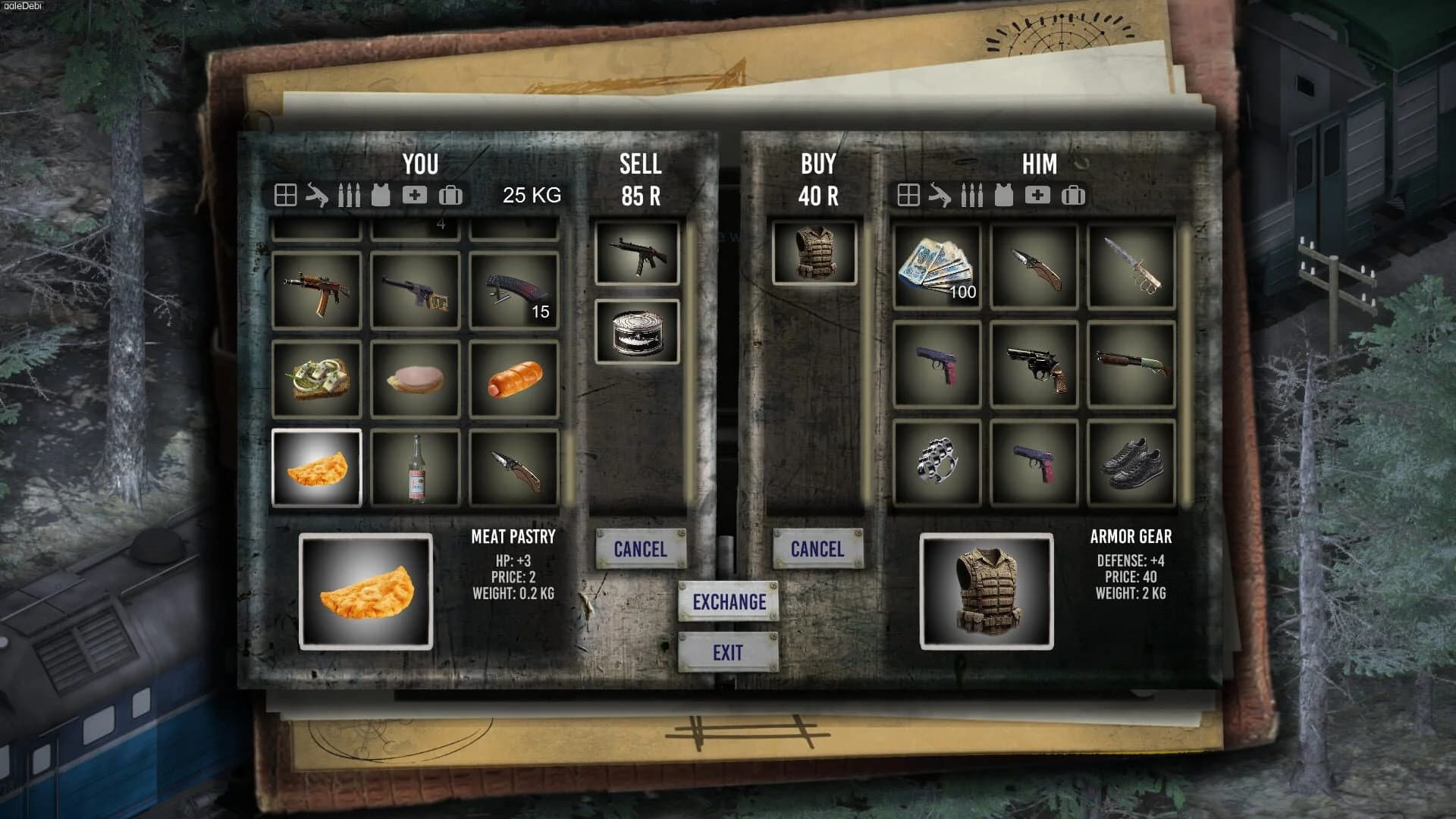Select the ammo filter in your inventory
Image resolution: width=1456 pixels, height=819 pixels.
coord(350,196)
